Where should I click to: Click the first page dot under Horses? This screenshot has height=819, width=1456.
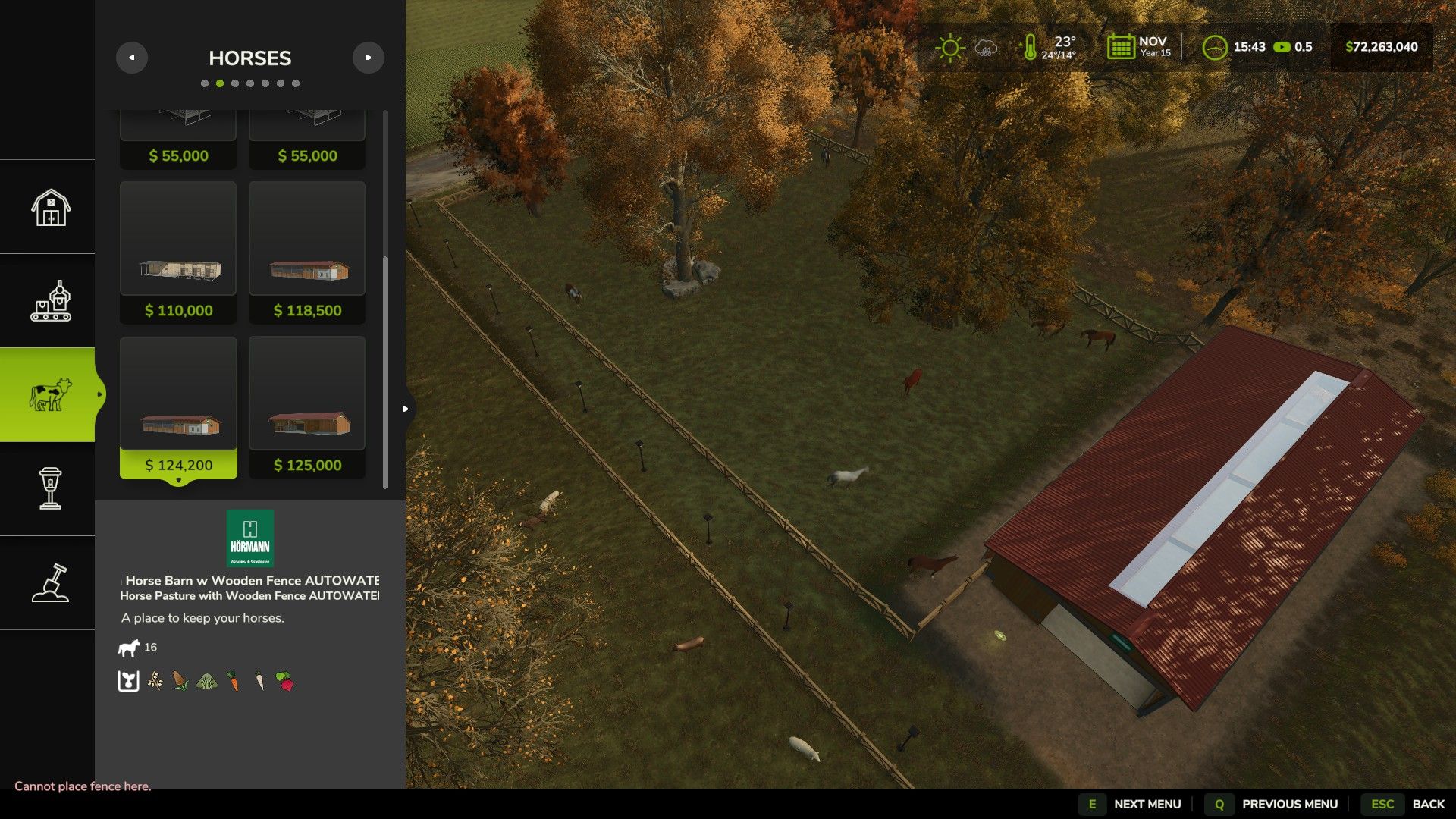coord(205,83)
